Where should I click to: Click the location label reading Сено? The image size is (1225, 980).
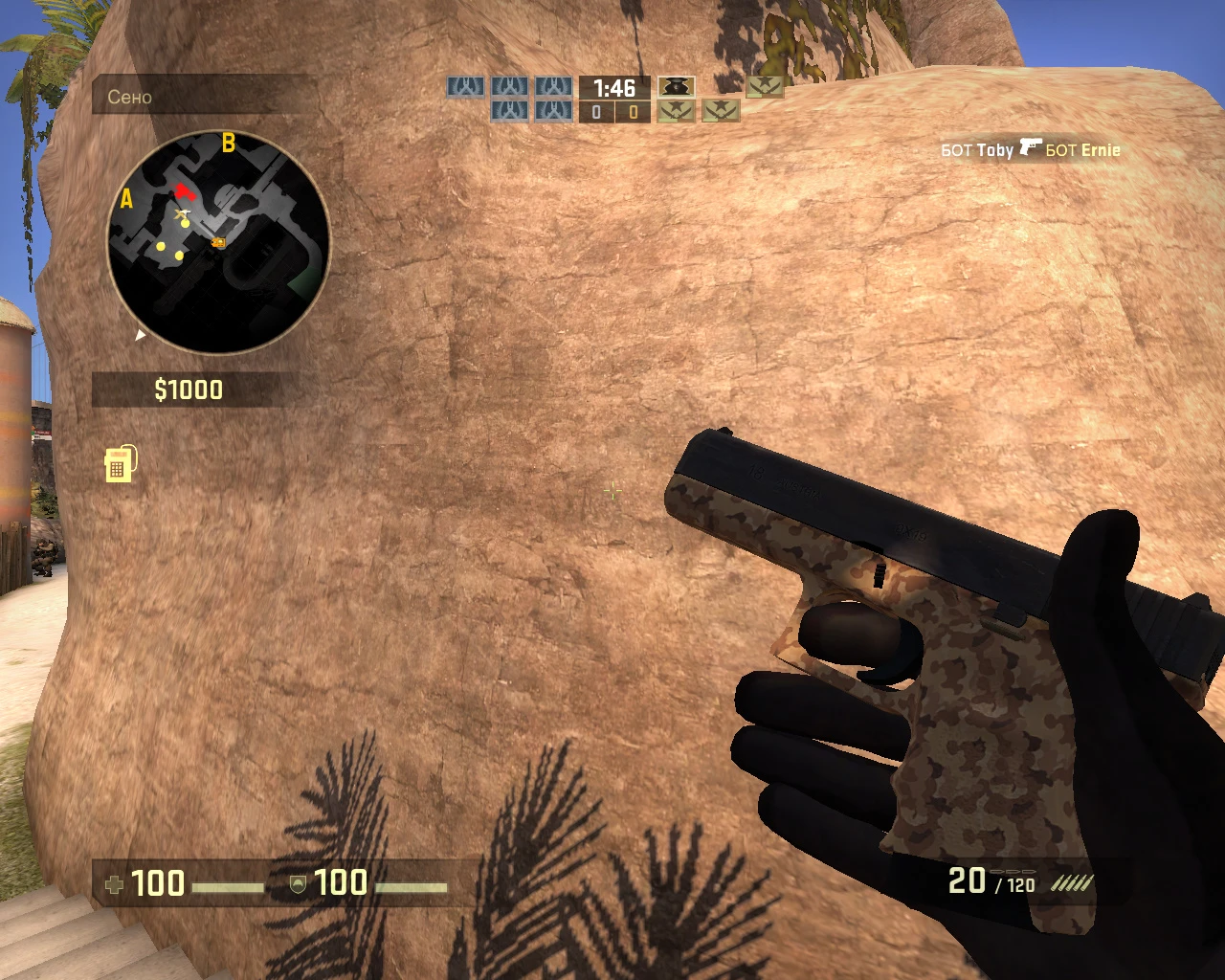point(131,97)
